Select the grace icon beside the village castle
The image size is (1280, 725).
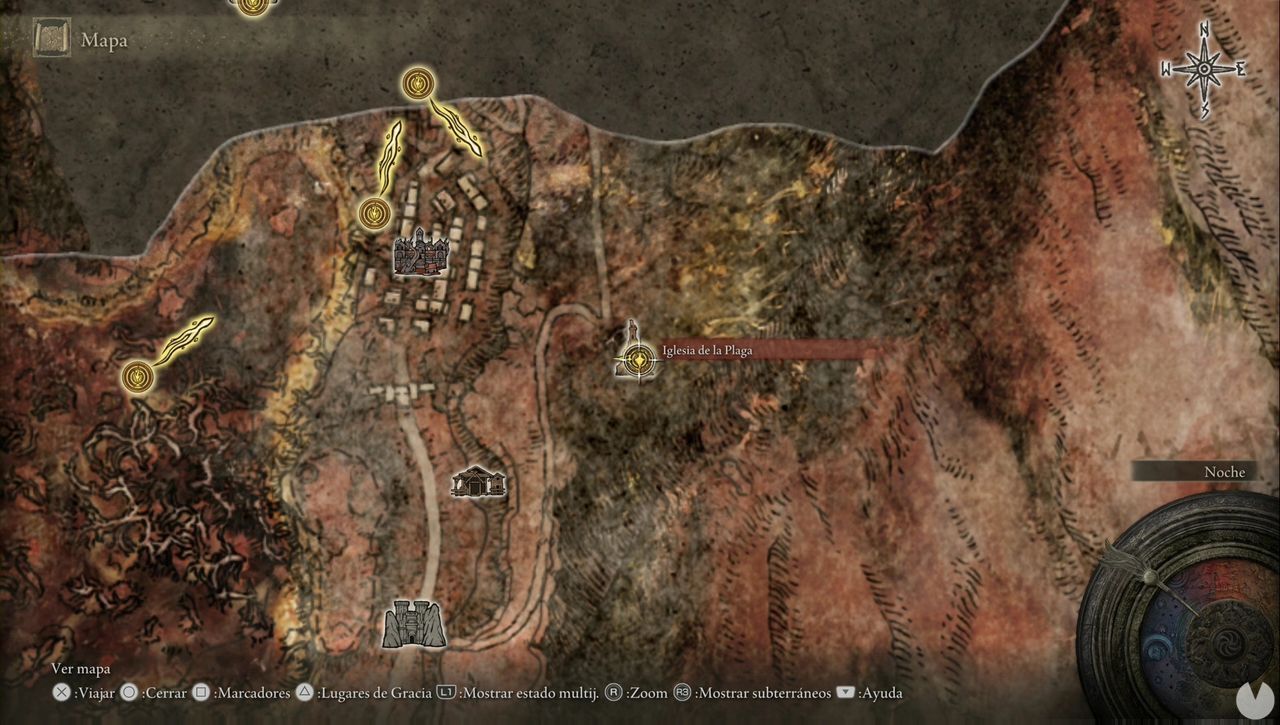click(374, 213)
